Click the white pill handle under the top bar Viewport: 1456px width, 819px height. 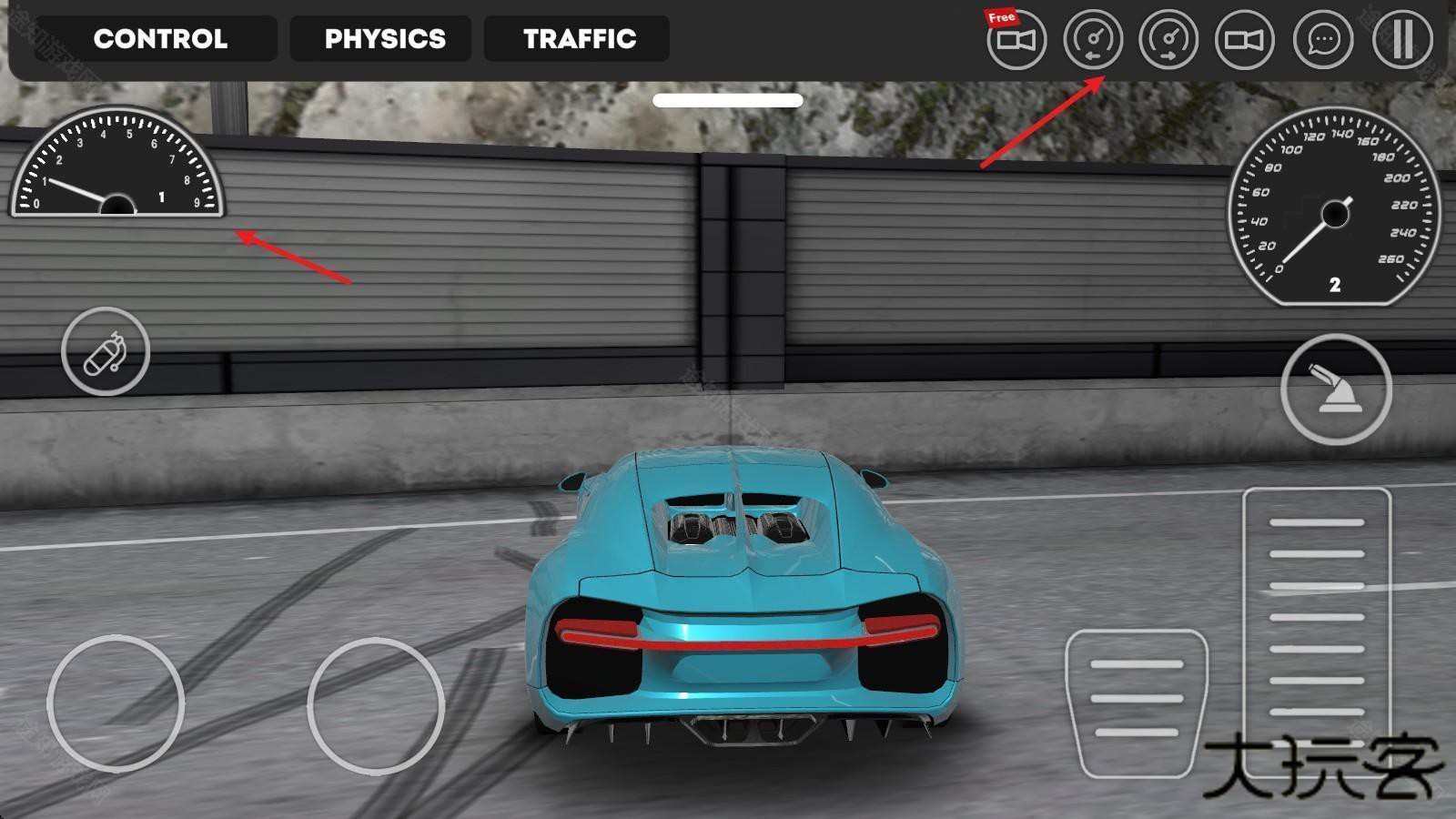coord(728,100)
